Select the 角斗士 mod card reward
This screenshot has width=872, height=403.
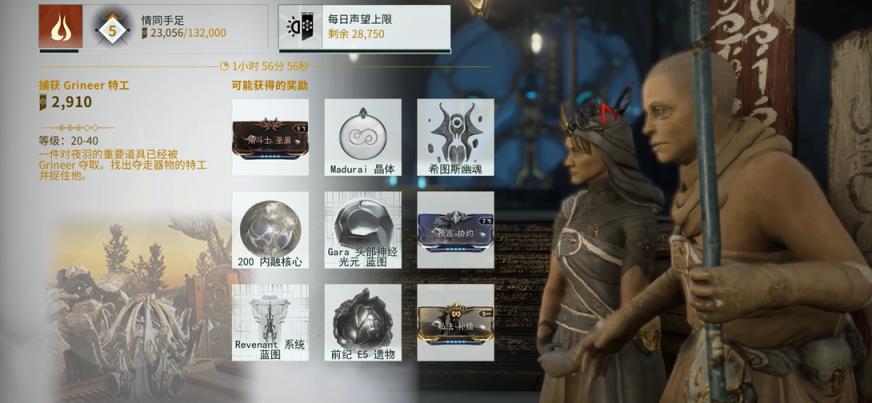pos(270,137)
